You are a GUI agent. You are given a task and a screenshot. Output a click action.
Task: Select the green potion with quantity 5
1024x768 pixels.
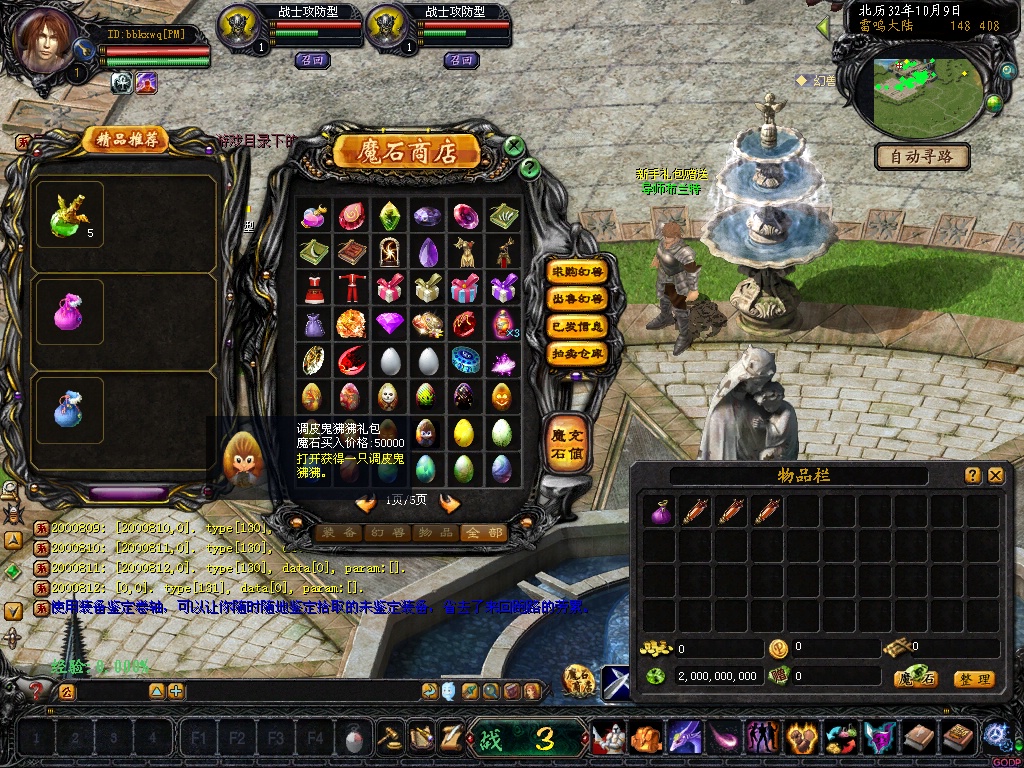(x=69, y=216)
